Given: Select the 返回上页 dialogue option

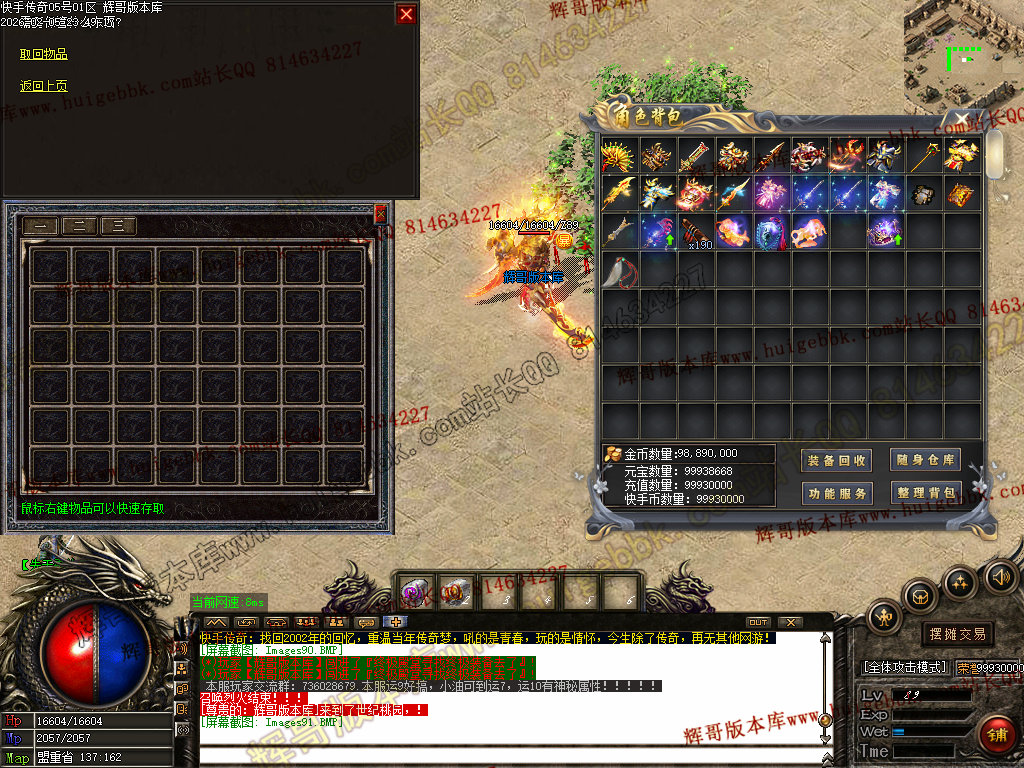Looking at the screenshot, I should pos(44,86).
